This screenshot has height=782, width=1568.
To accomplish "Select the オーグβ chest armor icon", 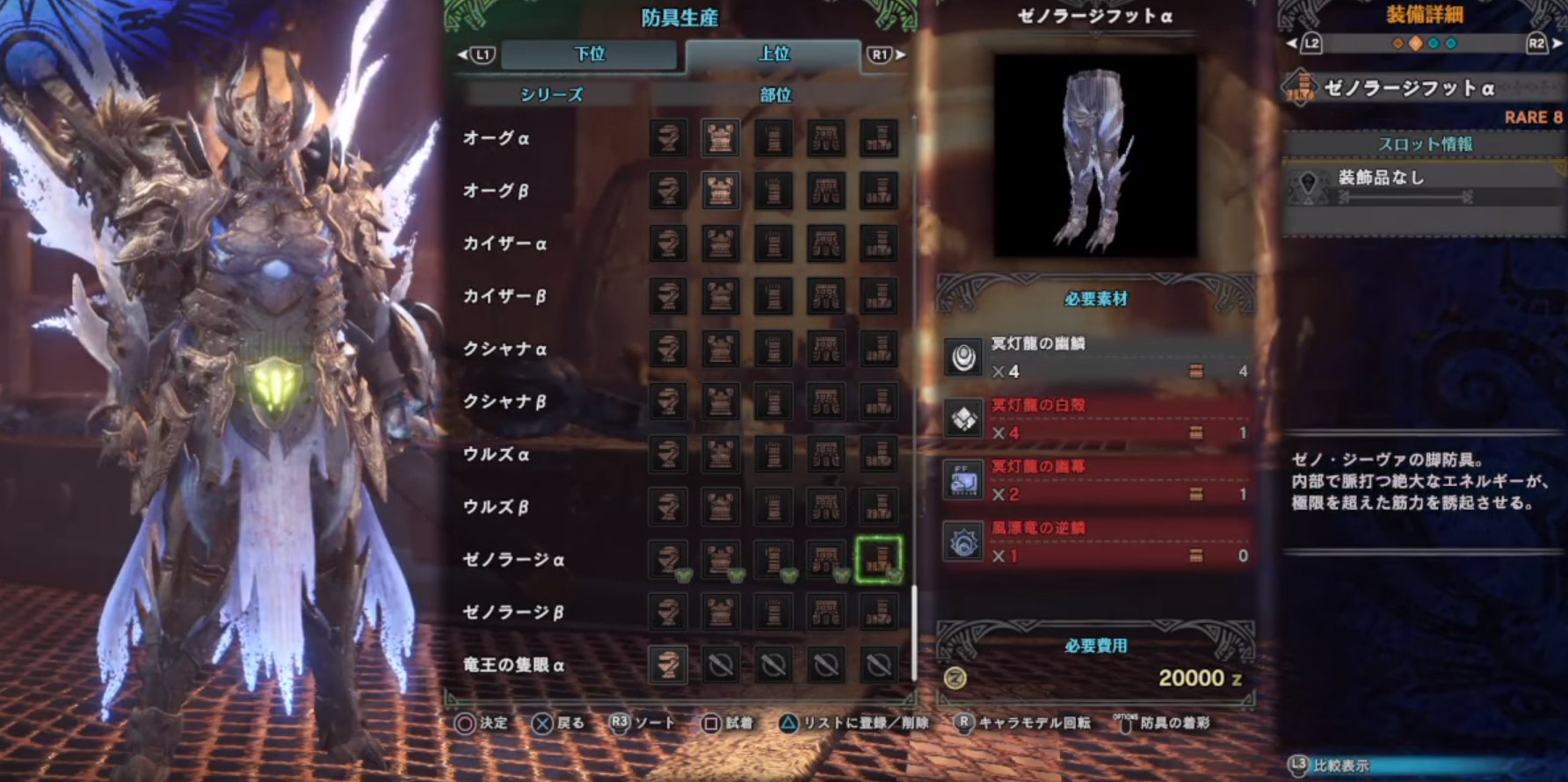I will pos(721,191).
